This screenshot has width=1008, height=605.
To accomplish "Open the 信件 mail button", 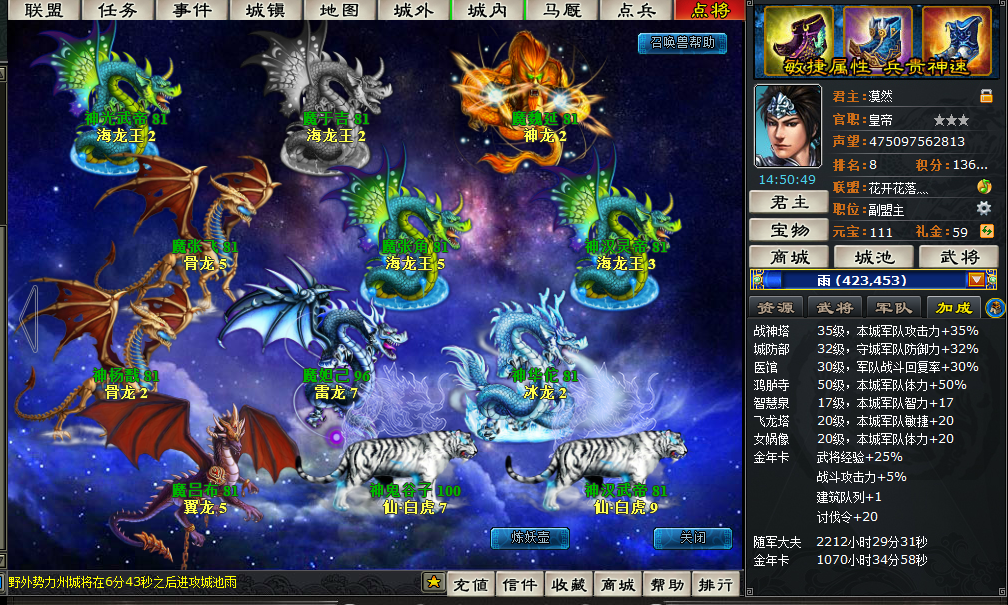I will [519, 584].
